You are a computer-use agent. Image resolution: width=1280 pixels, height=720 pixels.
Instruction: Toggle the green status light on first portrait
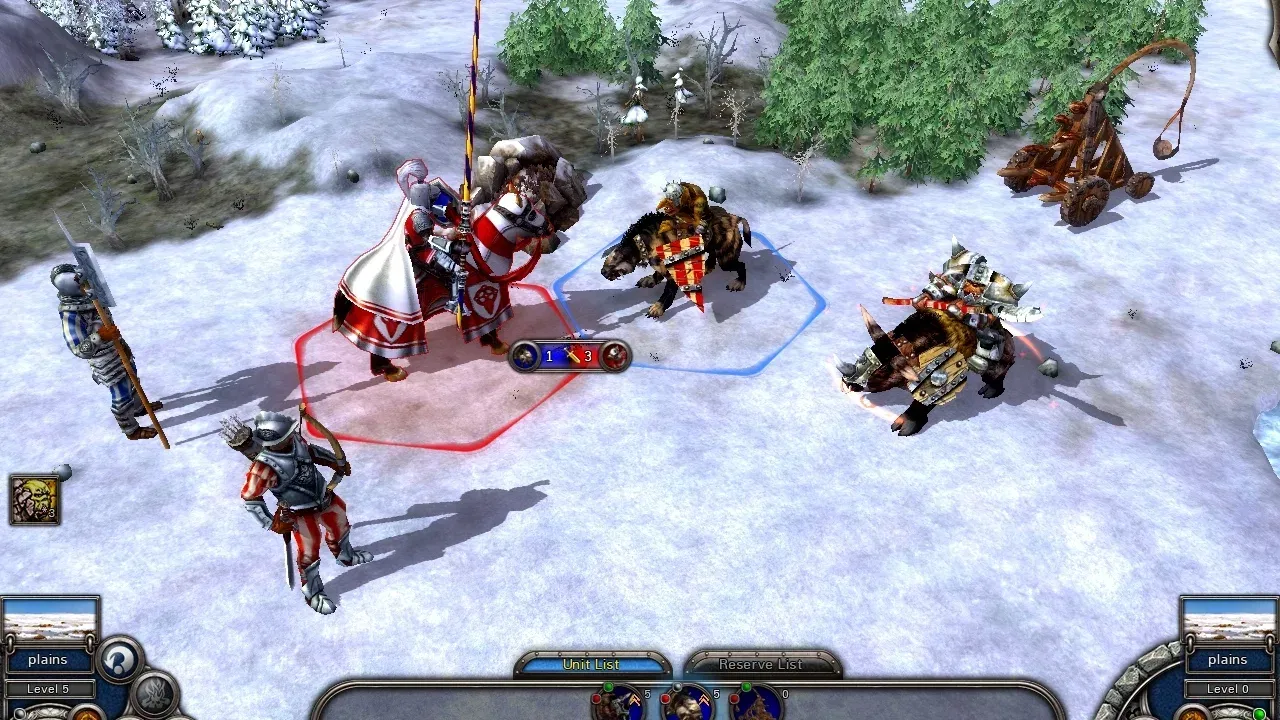coord(608,688)
